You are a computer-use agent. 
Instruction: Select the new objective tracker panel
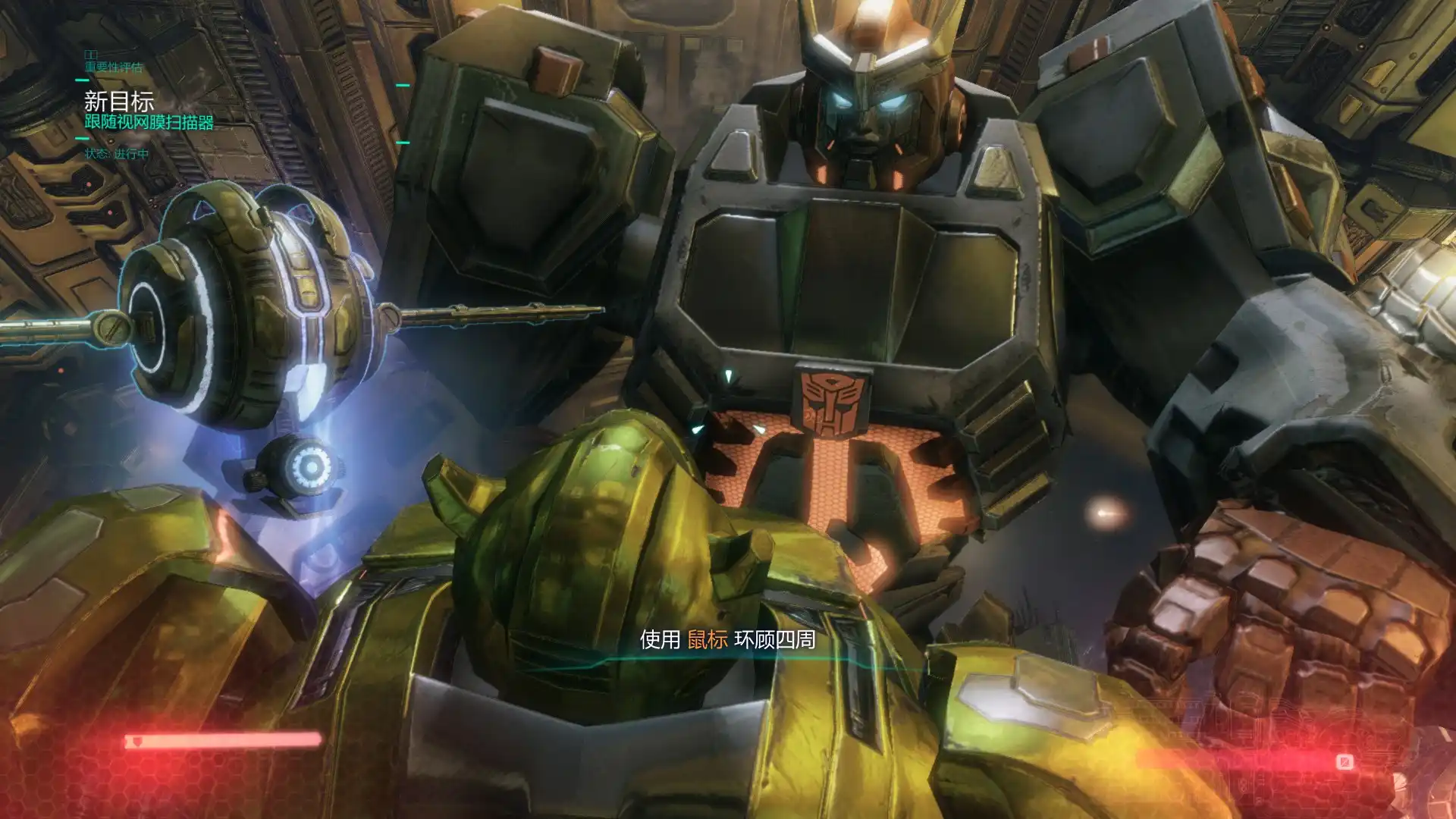pyautogui.click(x=149, y=111)
